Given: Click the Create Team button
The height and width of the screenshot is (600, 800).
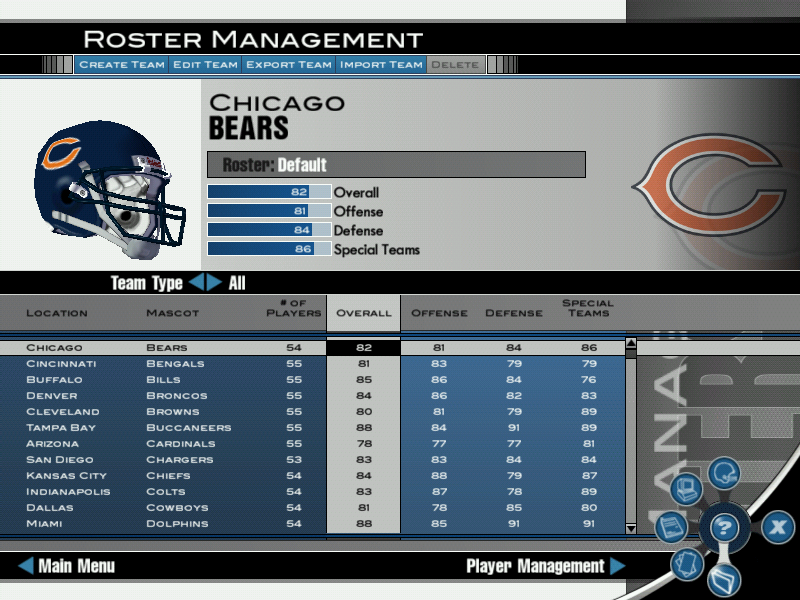Looking at the screenshot, I should pyautogui.click(x=121, y=65).
